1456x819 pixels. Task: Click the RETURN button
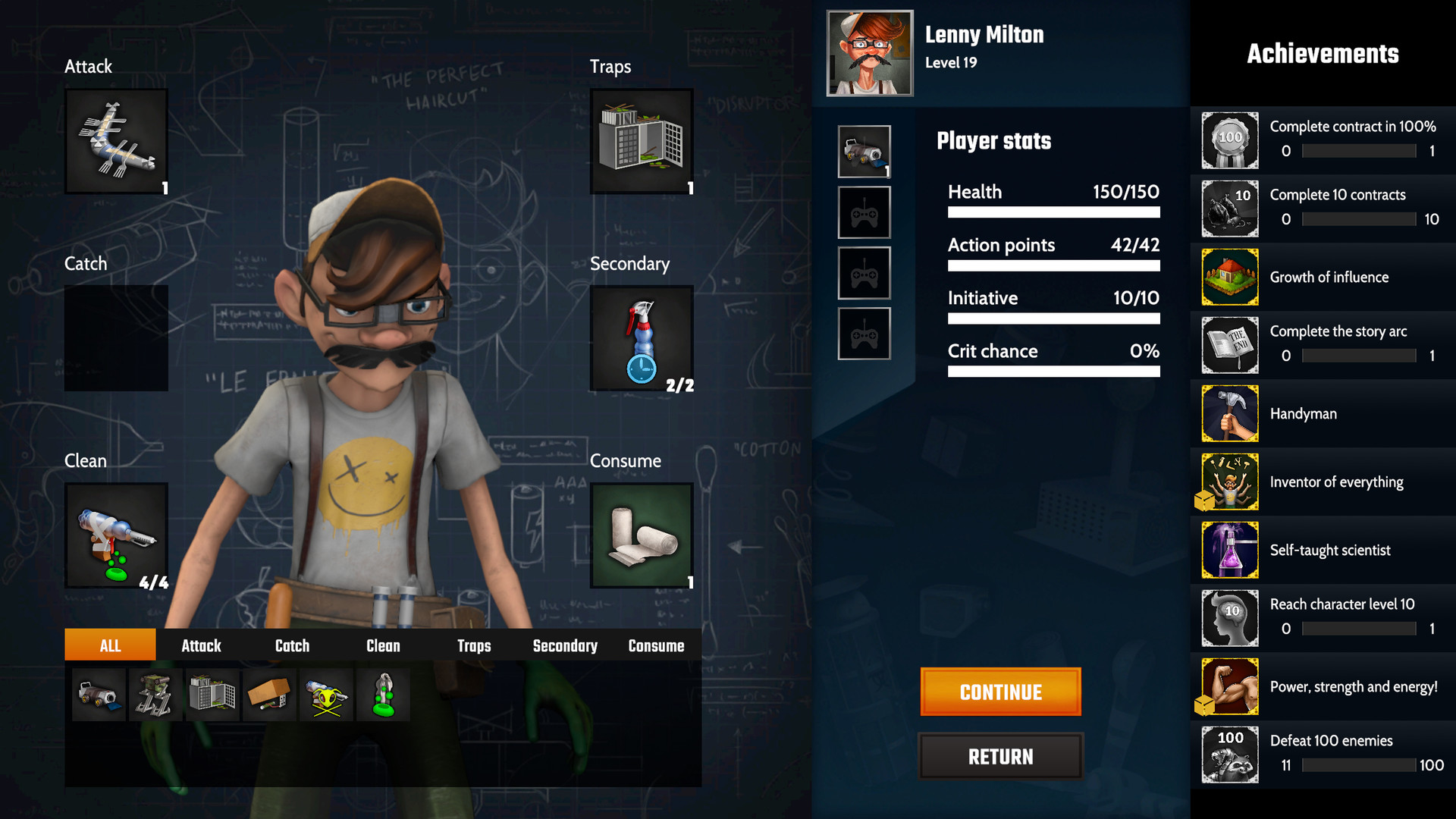[1000, 756]
